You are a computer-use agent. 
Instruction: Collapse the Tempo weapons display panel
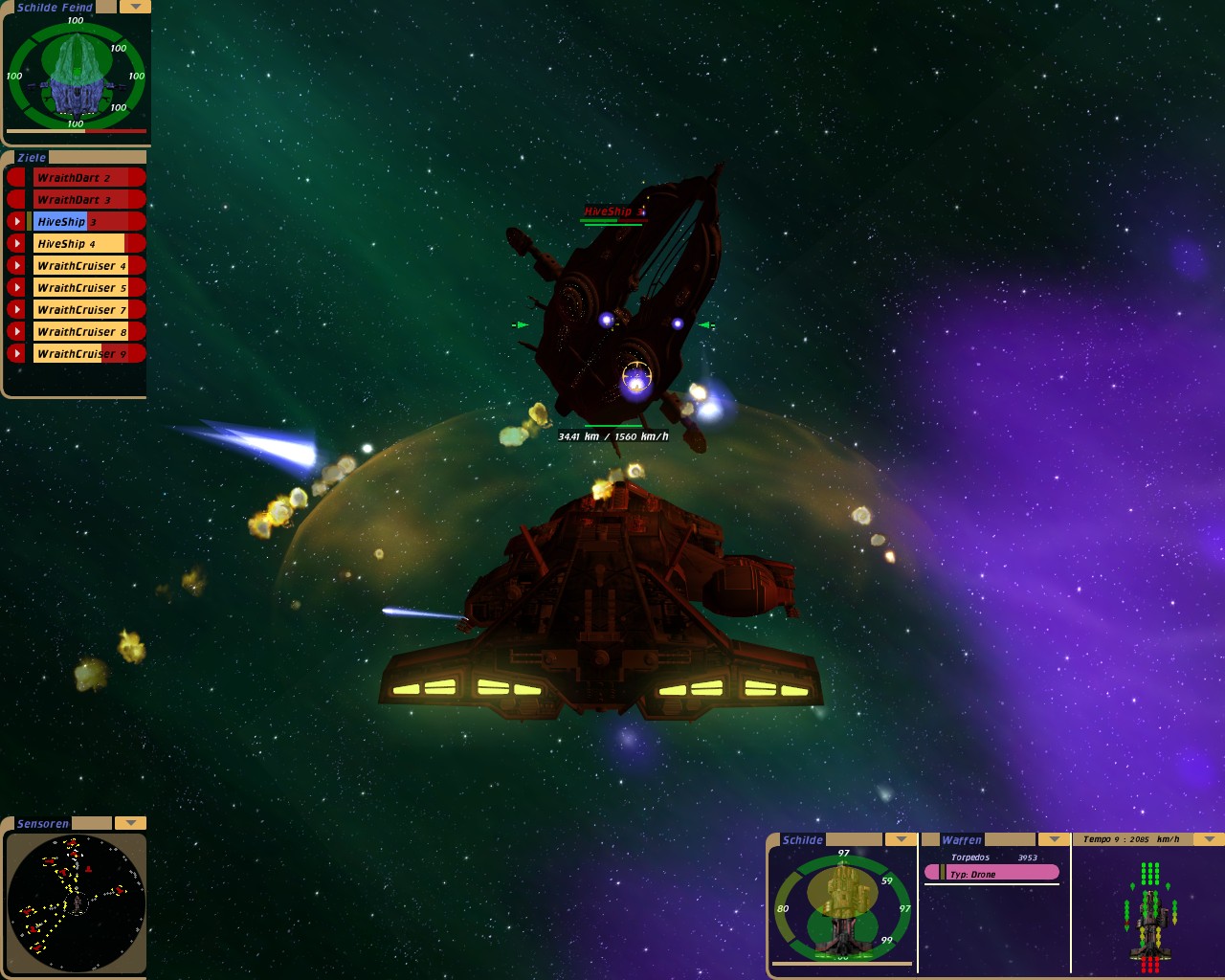coord(1209,839)
